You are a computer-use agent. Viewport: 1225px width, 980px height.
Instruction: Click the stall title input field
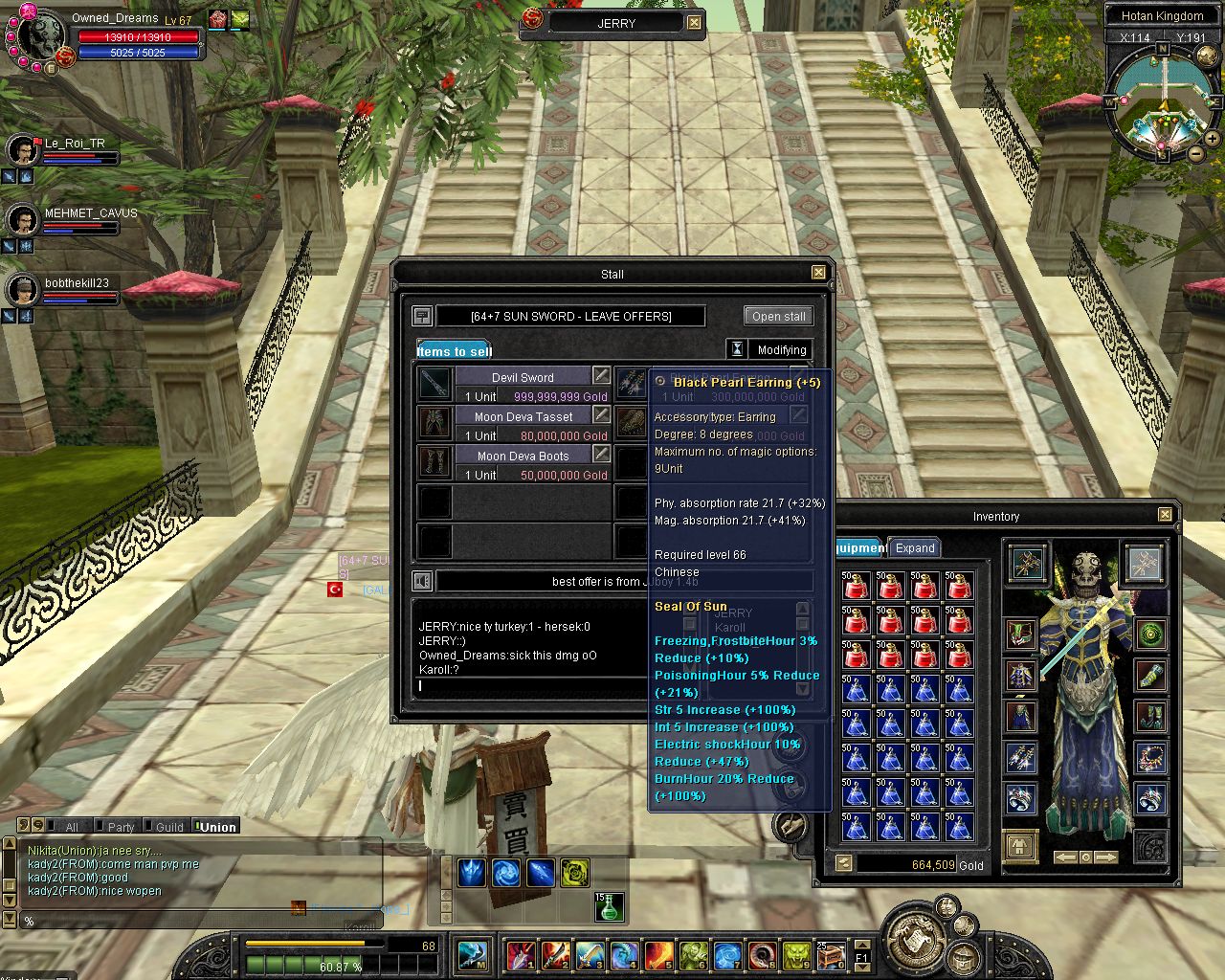point(570,317)
